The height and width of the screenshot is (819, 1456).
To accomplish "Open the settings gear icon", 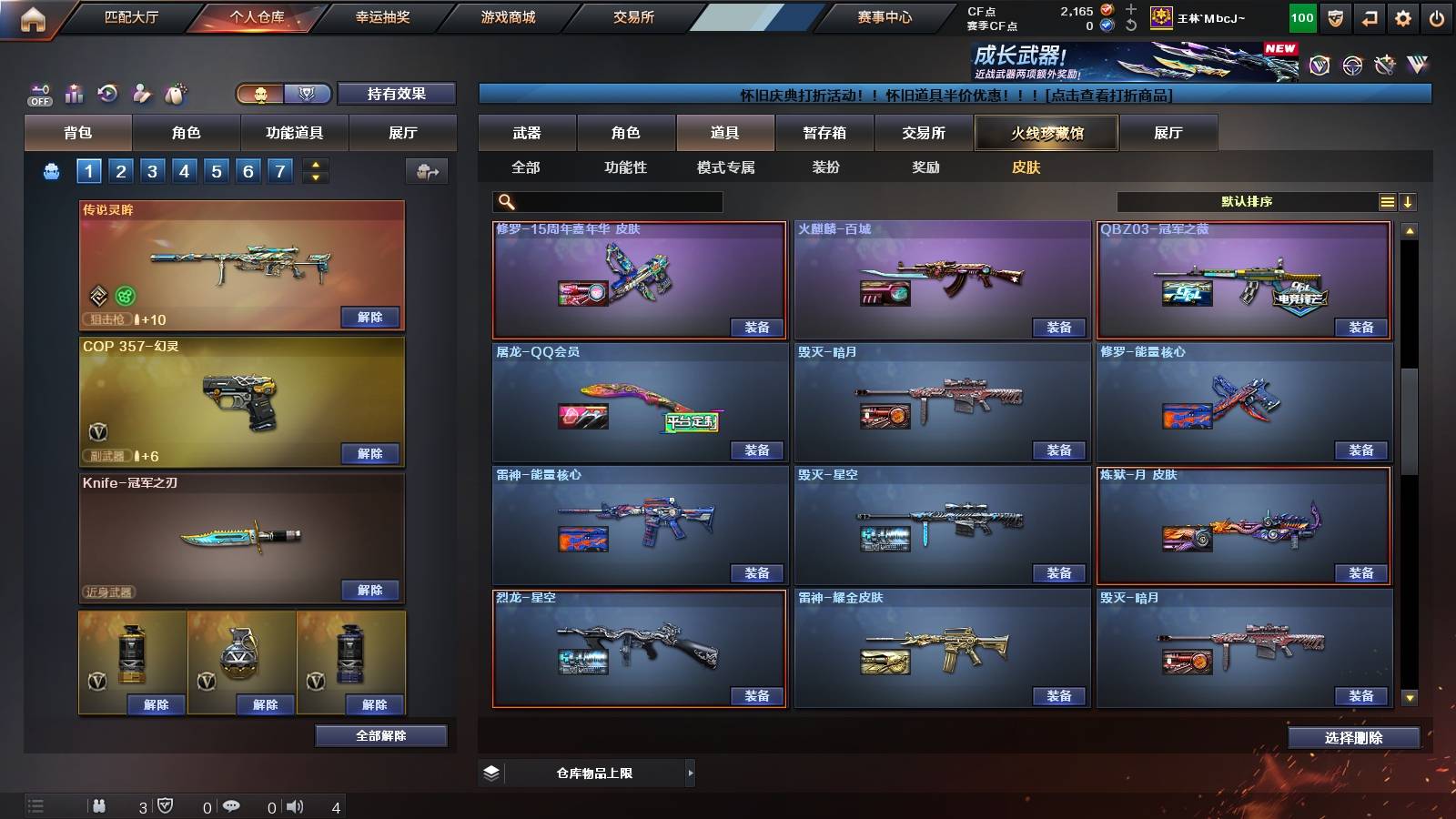I will point(1403,16).
